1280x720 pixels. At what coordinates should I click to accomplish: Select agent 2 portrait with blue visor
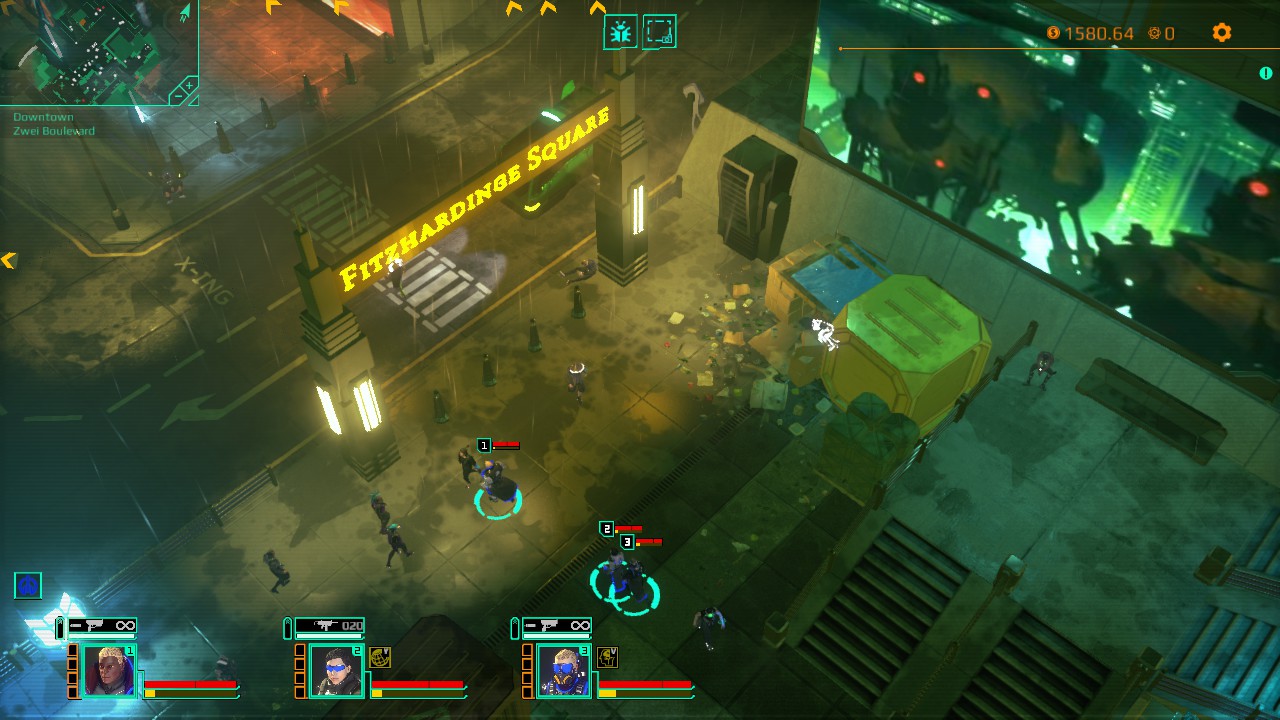pyautogui.click(x=335, y=668)
